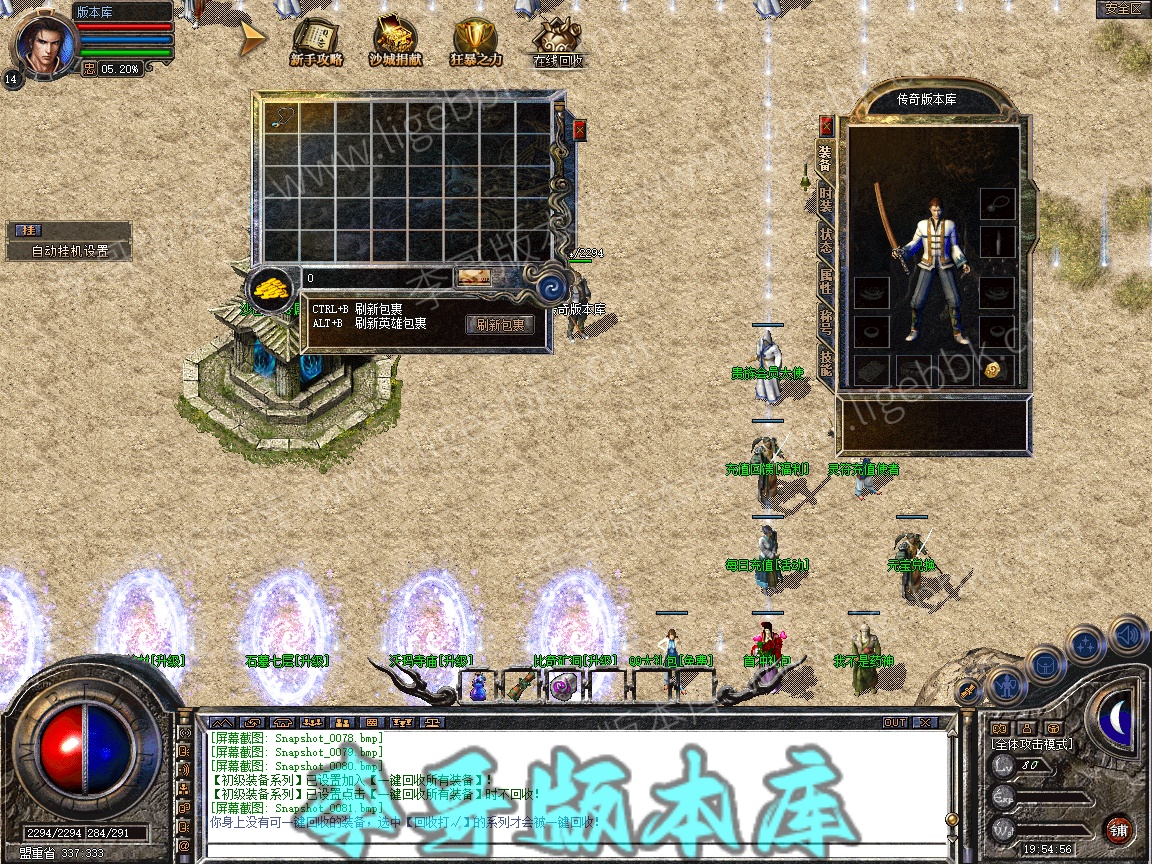1152x864 pixels.
Task: Toggle the 全体攻击模式 attack mode label
Action: [1031, 744]
